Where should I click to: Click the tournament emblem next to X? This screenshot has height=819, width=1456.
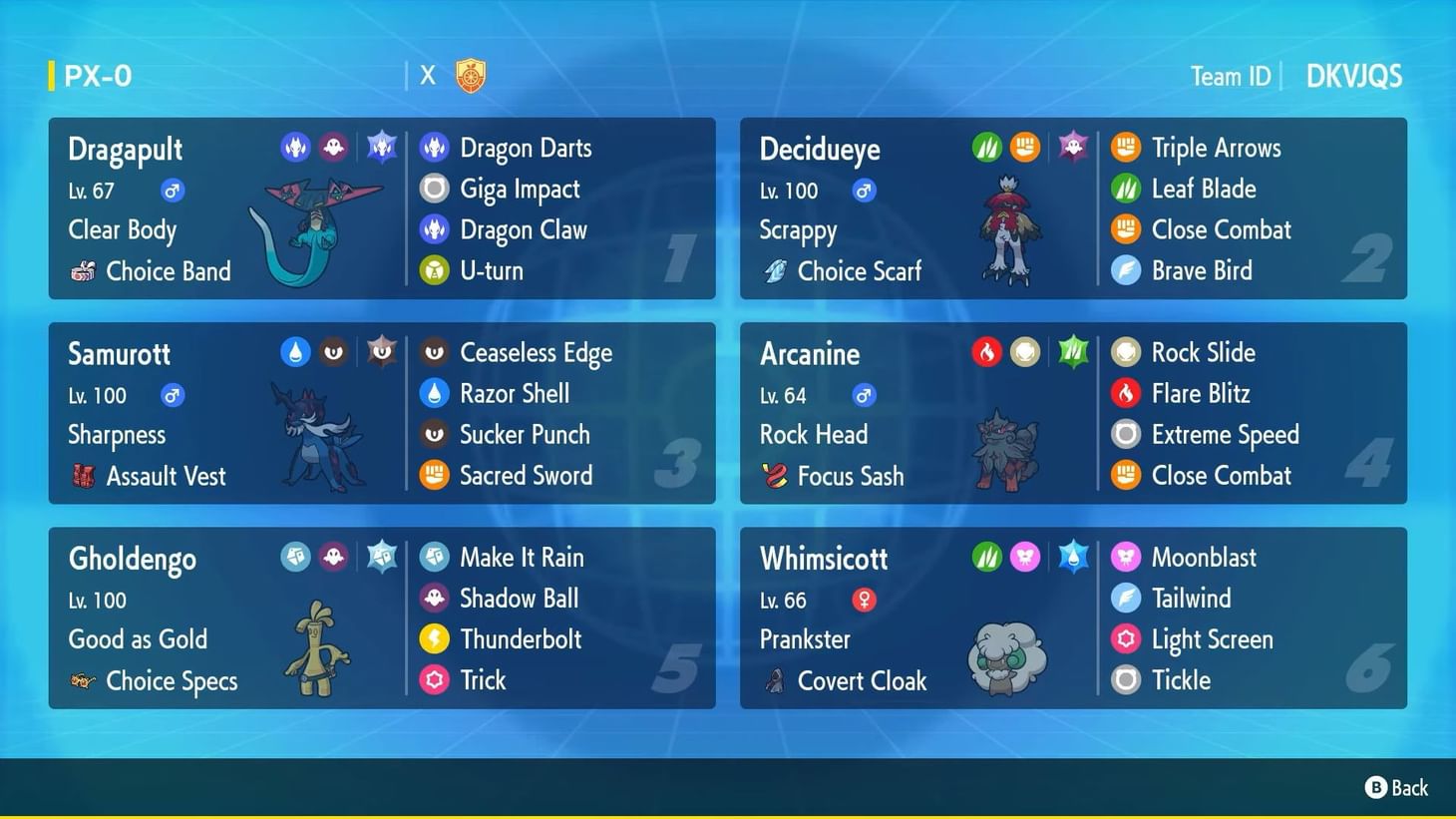[469, 74]
